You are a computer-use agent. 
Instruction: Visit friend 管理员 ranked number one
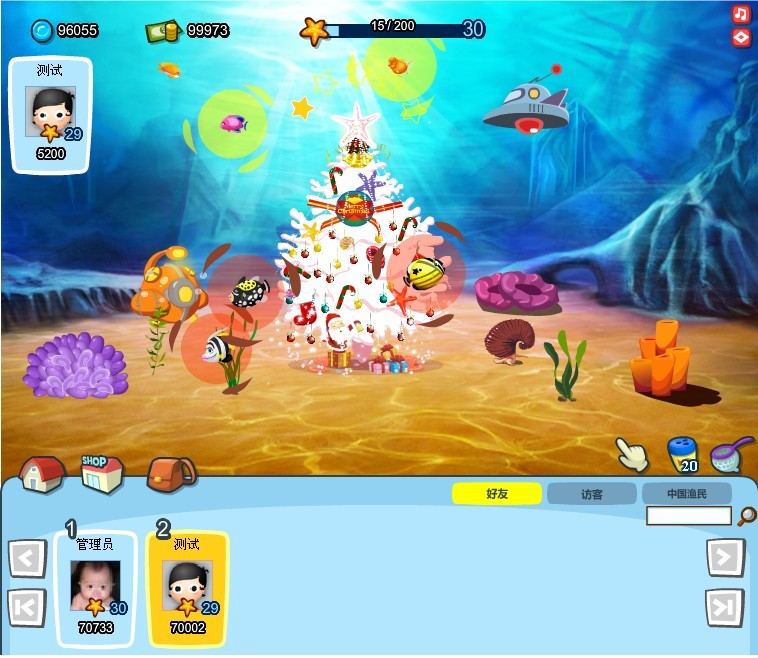point(96,589)
